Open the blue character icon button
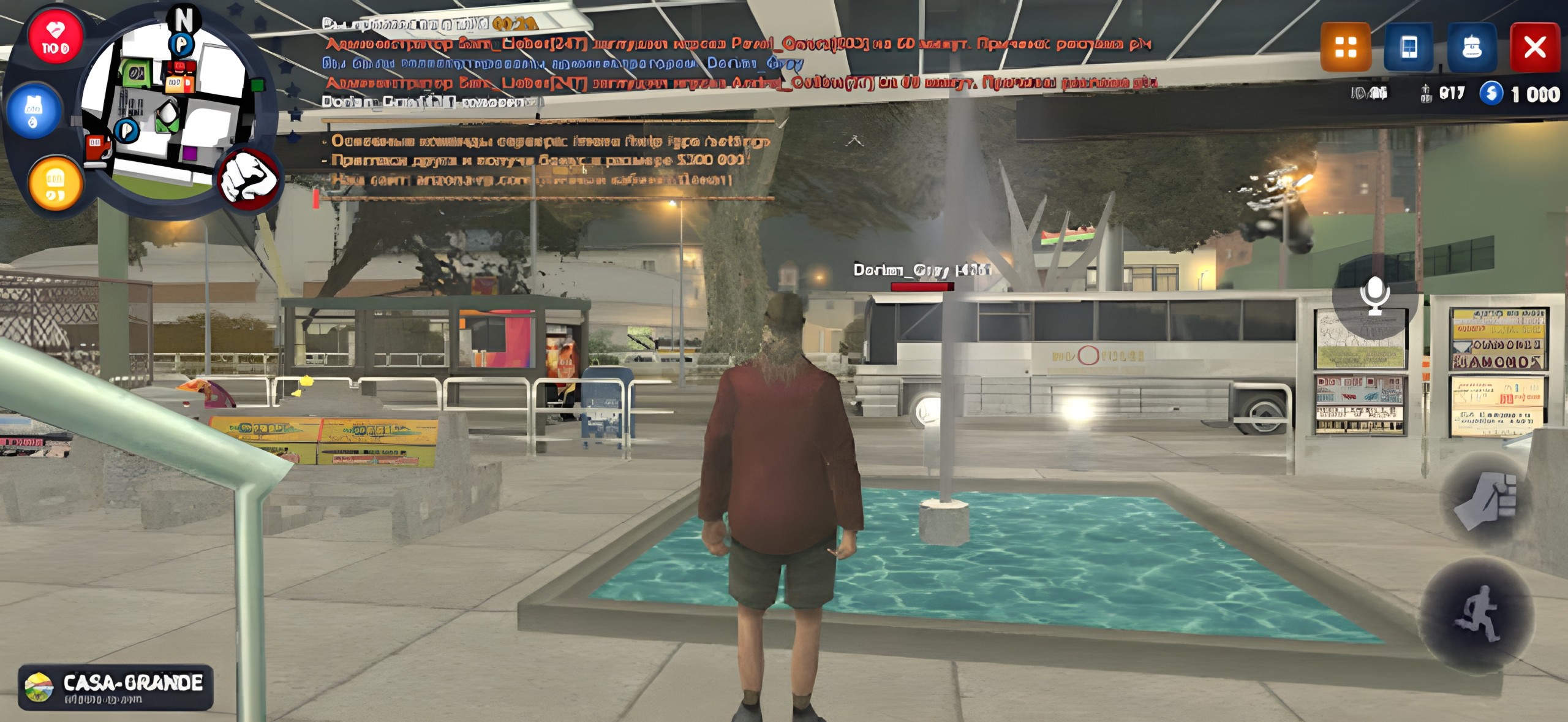1568x722 pixels. (x=1472, y=47)
